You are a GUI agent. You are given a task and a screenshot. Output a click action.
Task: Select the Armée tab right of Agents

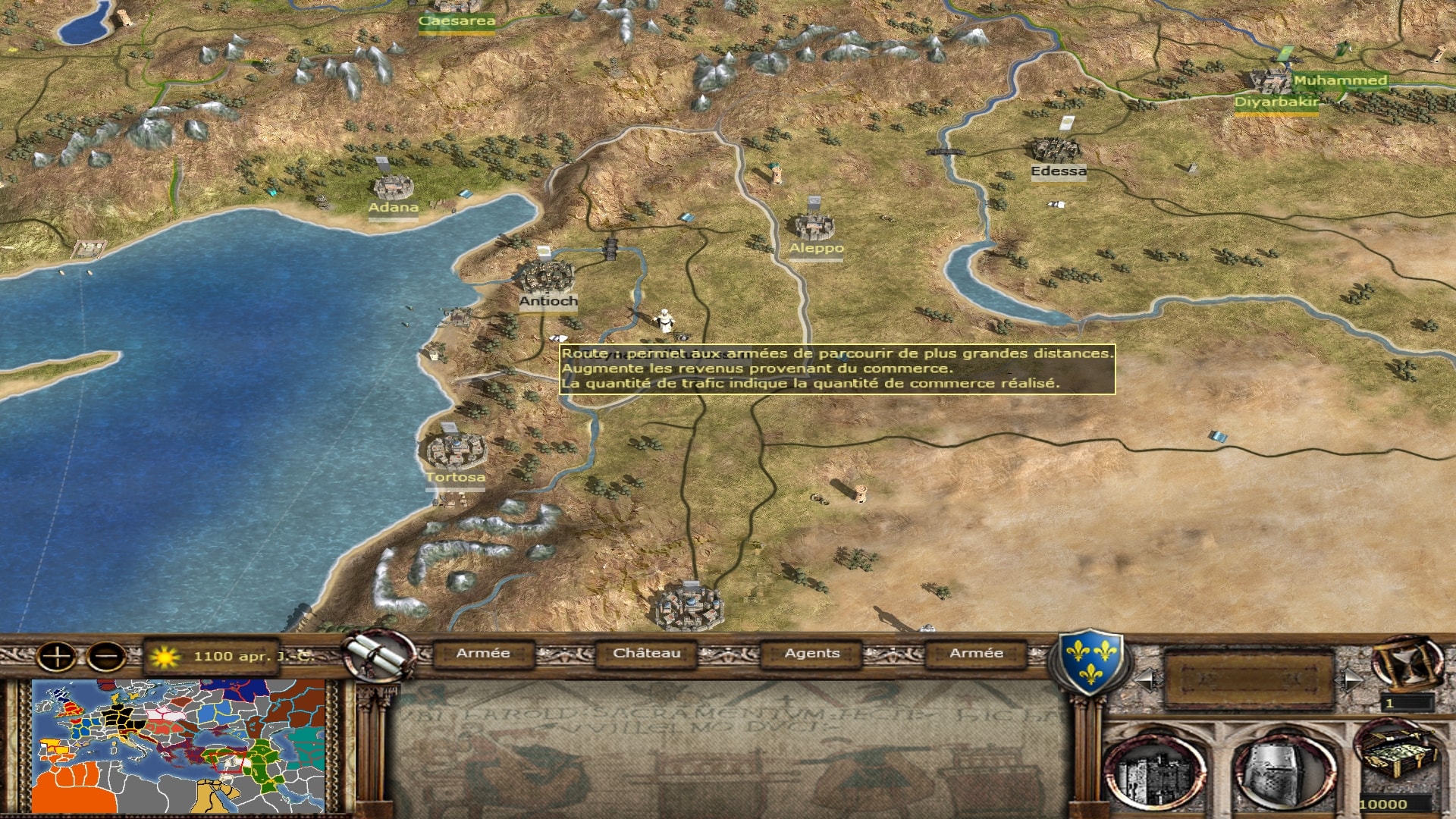point(976,654)
